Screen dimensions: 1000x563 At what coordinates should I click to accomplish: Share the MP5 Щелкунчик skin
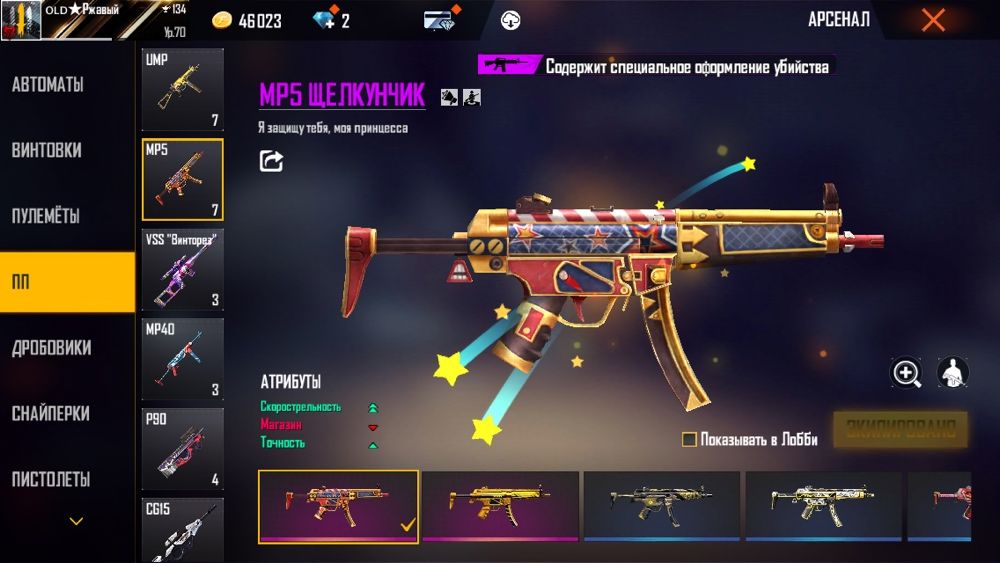tap(271, 161)
